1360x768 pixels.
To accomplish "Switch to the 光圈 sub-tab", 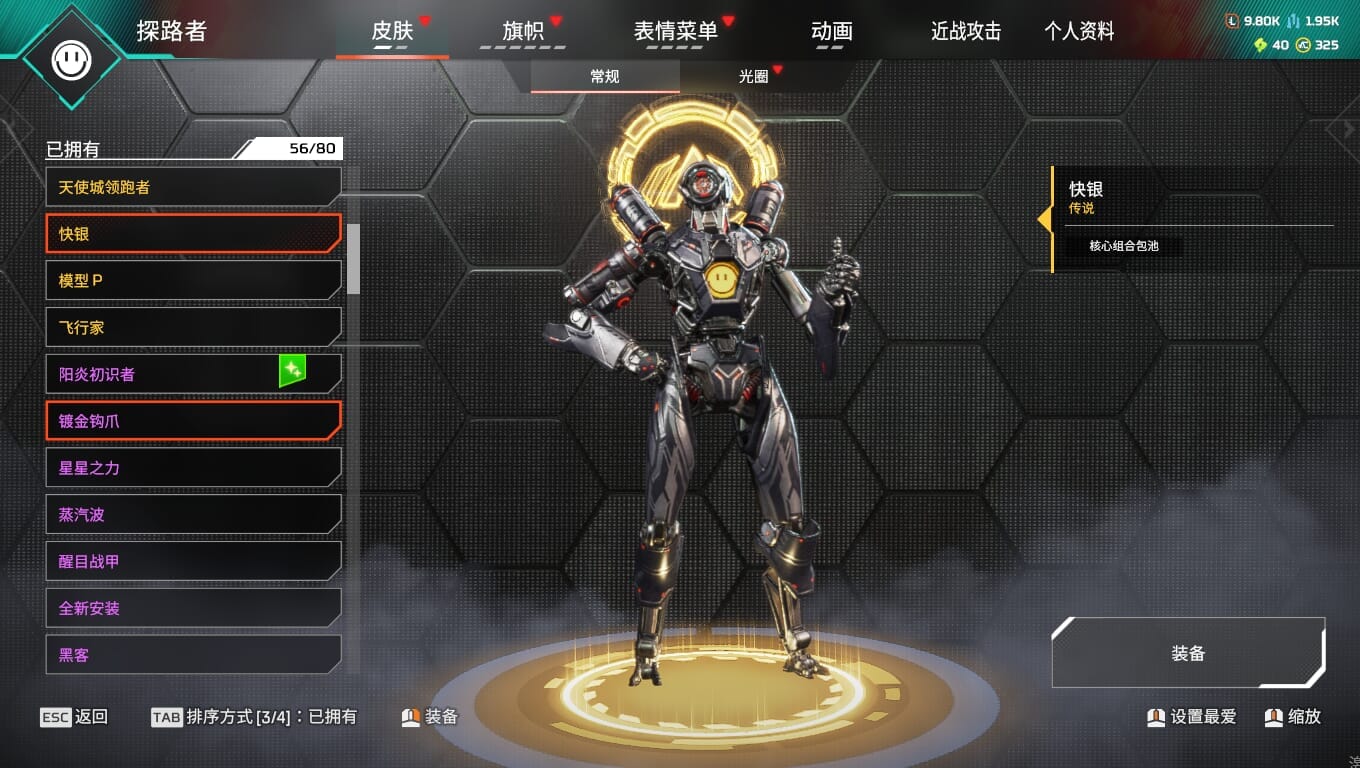I will (x=754, y=77).
